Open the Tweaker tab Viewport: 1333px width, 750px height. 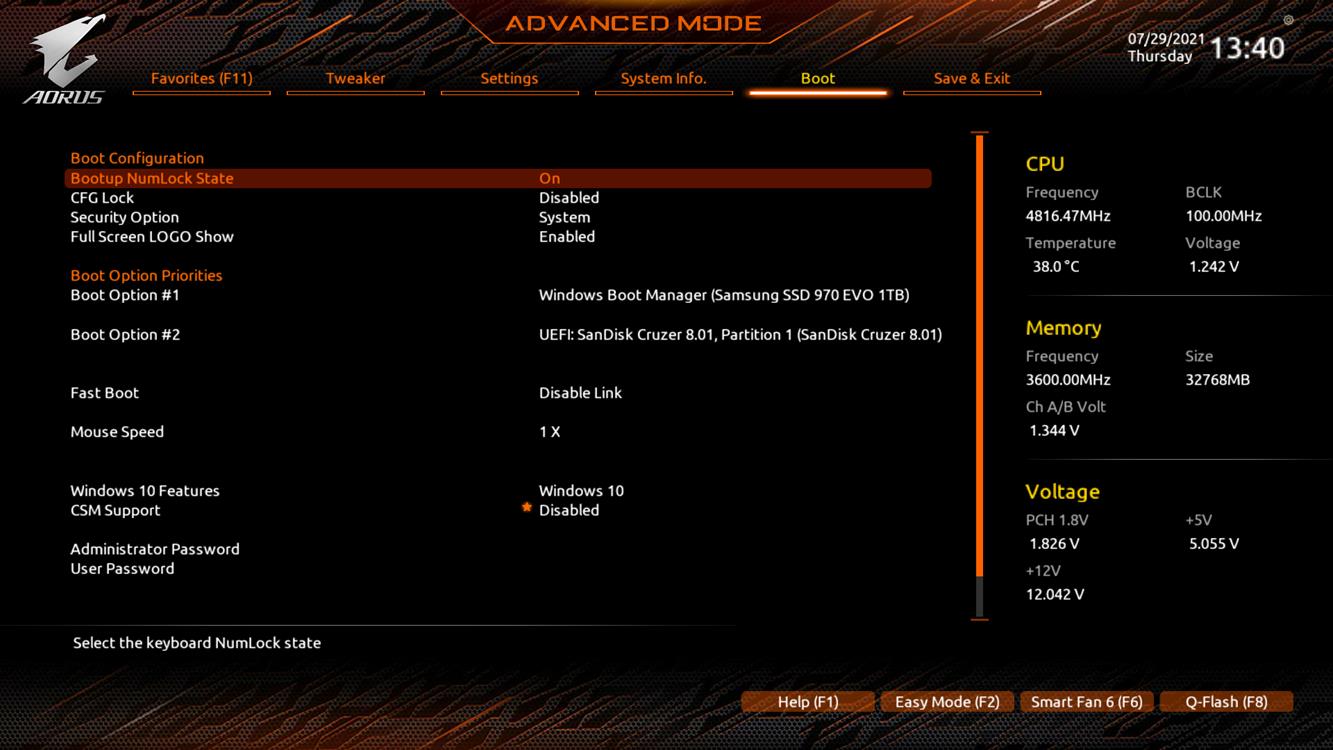[x=355, y=78]
